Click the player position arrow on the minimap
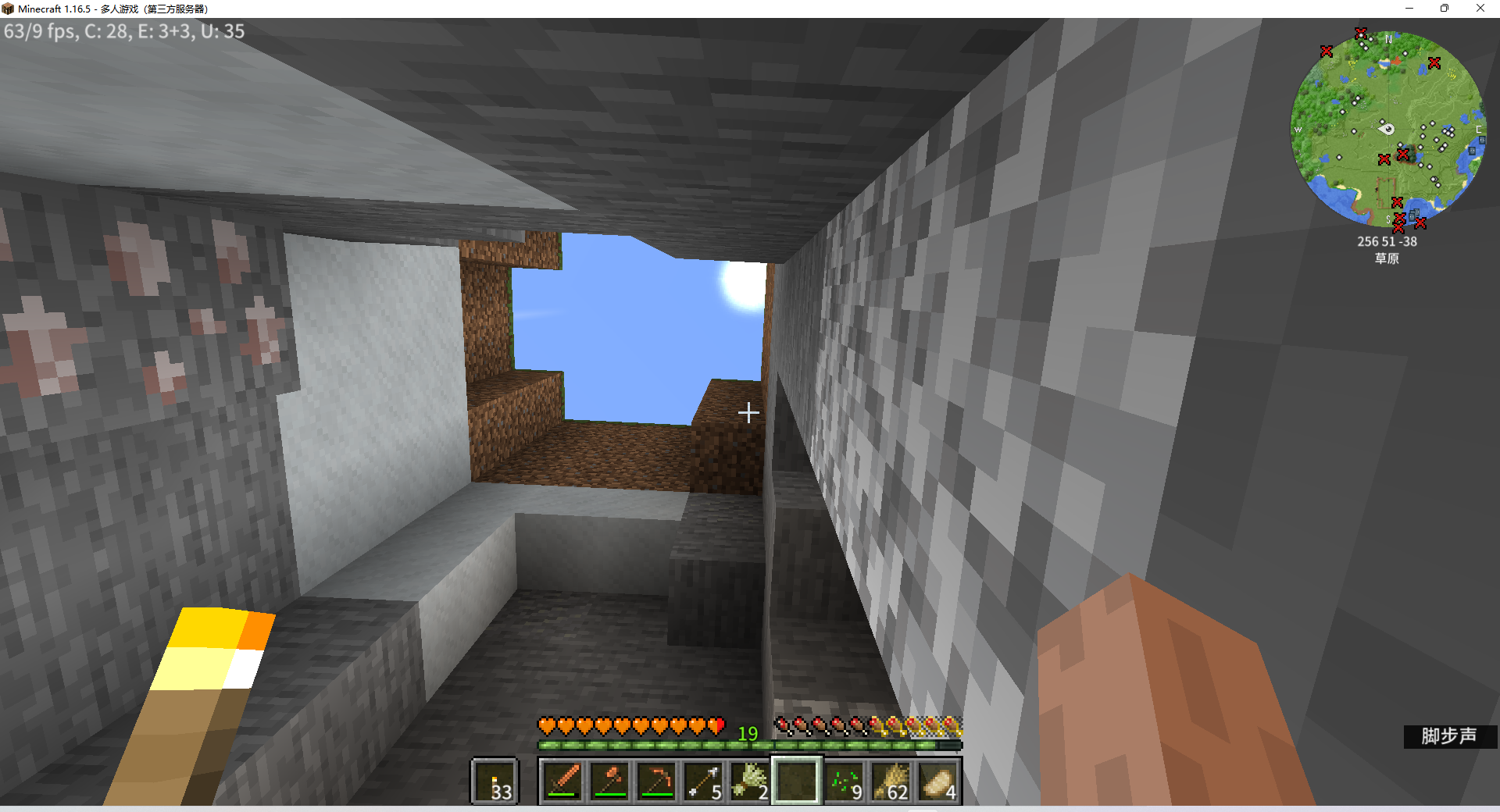Screen dimensions: 1500x812 coord(1387,130)
